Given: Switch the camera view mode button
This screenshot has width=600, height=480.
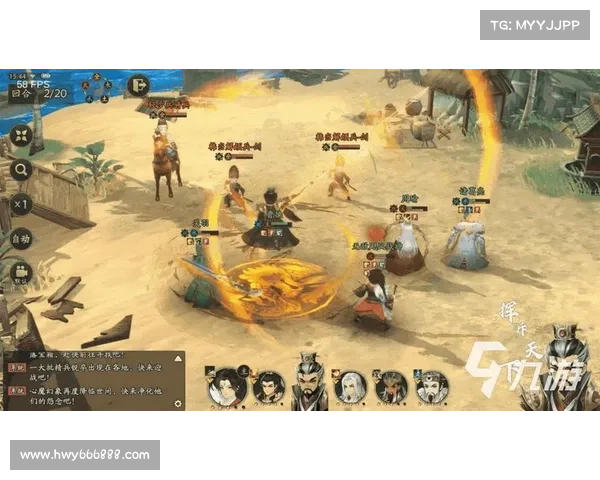Looking at the screenshot, I should point(21,274).
